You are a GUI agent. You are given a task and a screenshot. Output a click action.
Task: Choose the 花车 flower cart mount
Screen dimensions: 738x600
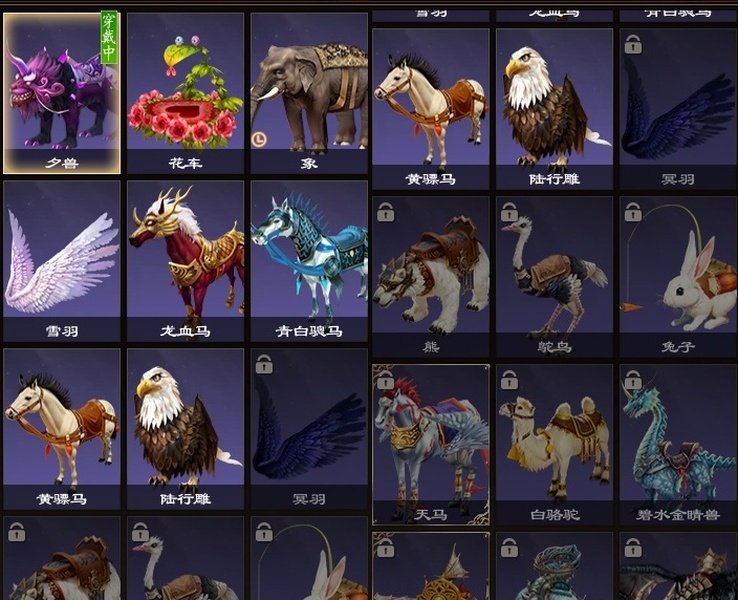pyautogui.click(x=185, y=92)
